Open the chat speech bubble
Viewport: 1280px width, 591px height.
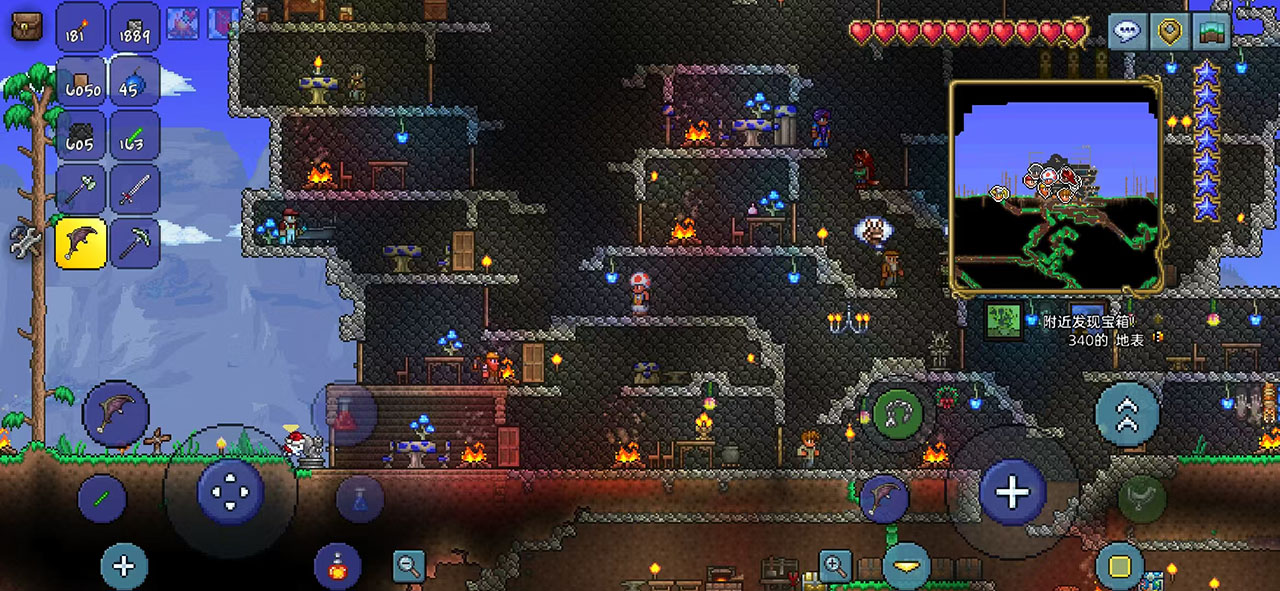click(x=1127, y=31)
